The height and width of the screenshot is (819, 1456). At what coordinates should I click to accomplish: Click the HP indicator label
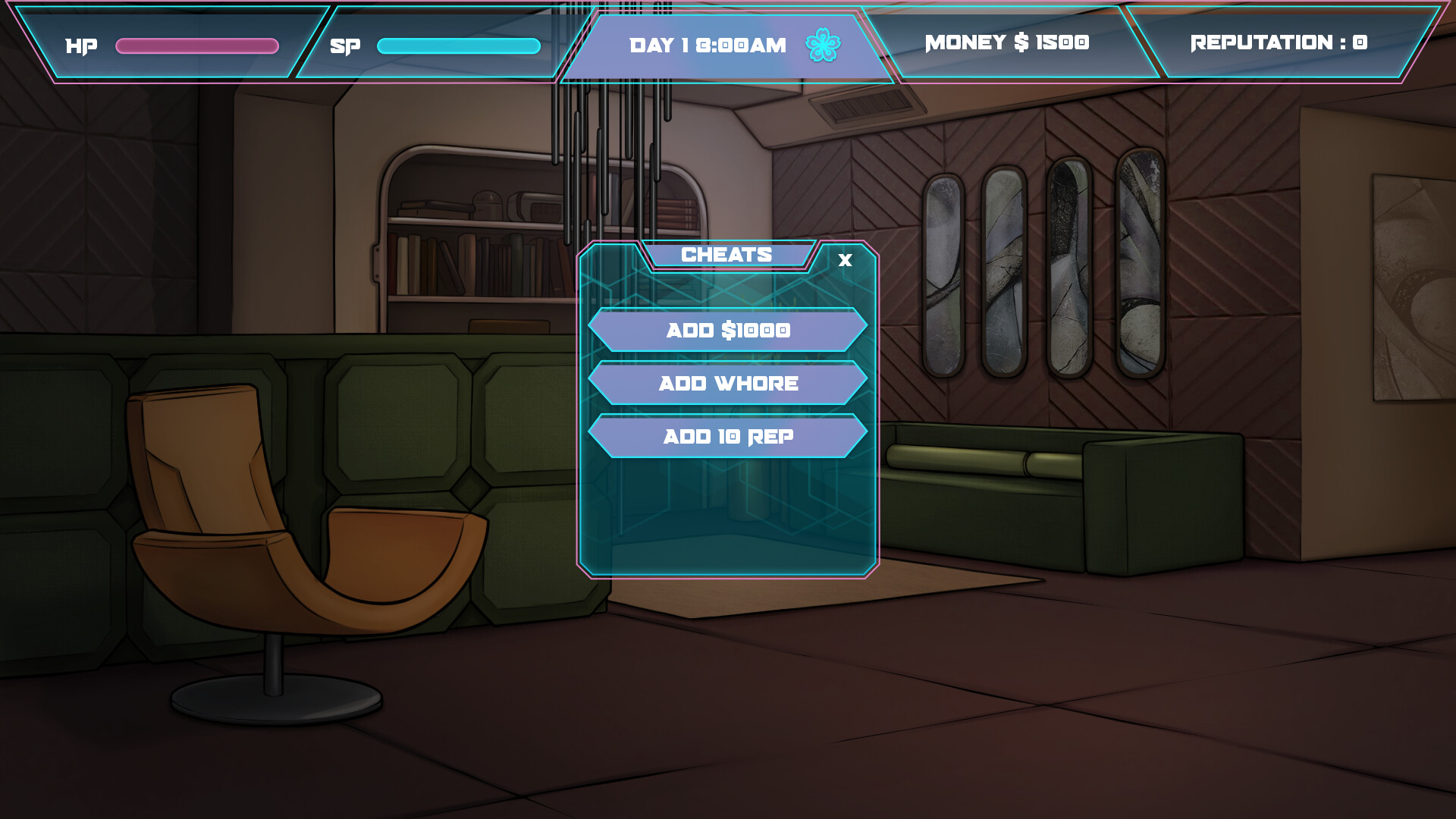81,45
